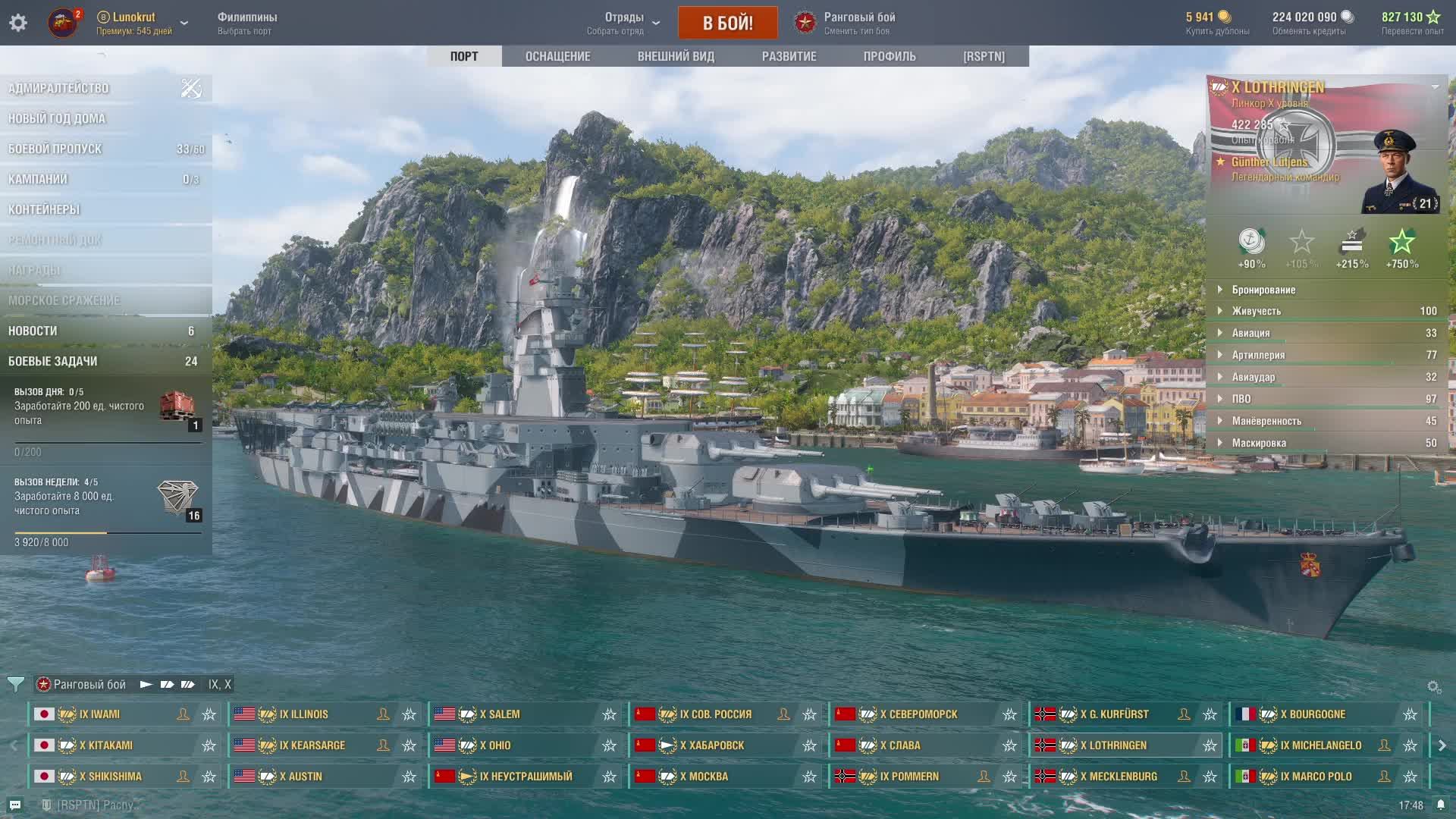Open the АДМИРАЛТЕЙСТВО menu entry
This screenshot has height=819, width=1456.
click(58, 88)
